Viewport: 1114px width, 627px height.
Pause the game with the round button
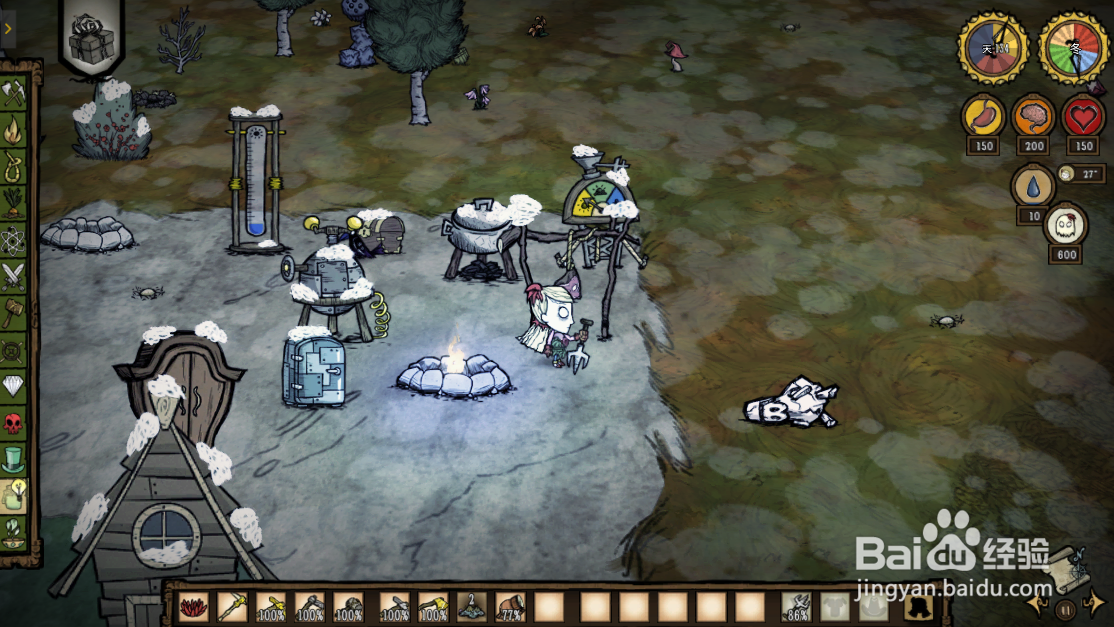(1067, 607)
